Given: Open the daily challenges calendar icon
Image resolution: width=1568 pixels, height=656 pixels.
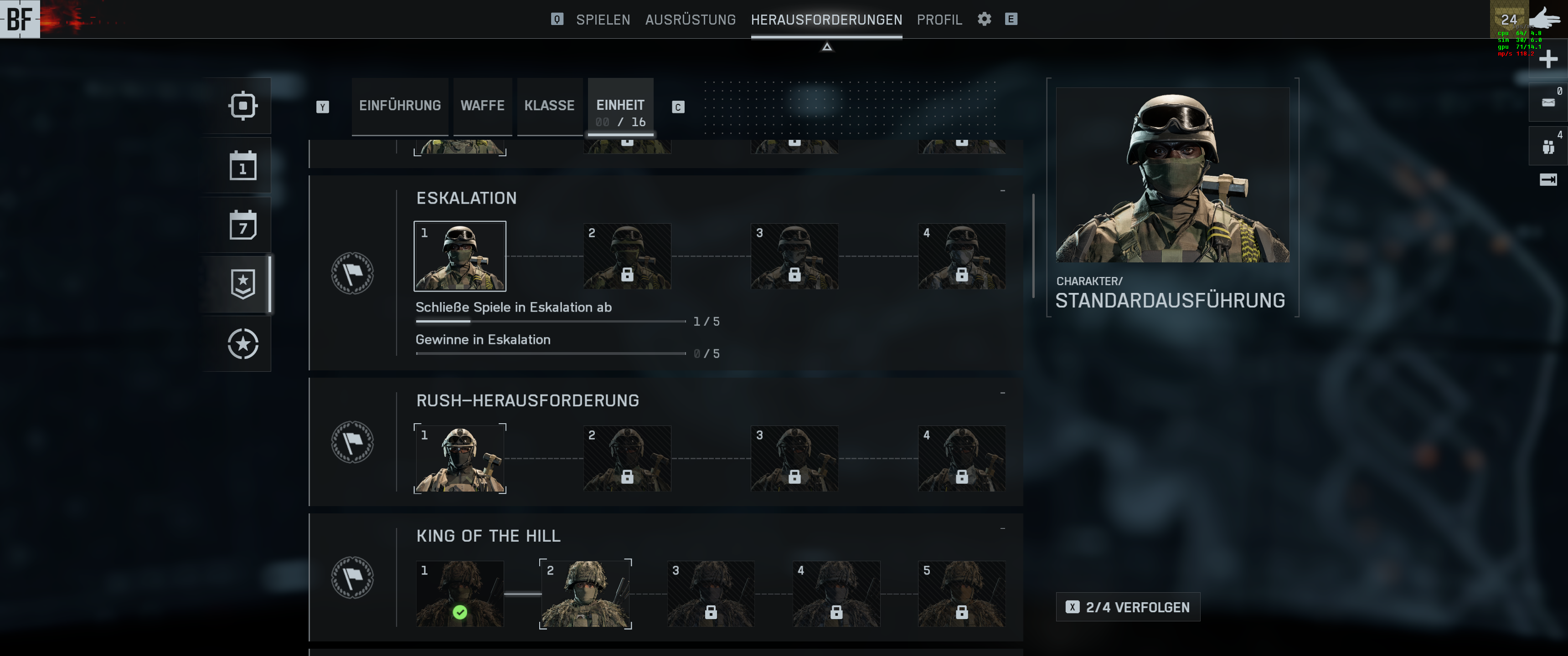Looking at the screenshot, I should [x=243, y=165].
